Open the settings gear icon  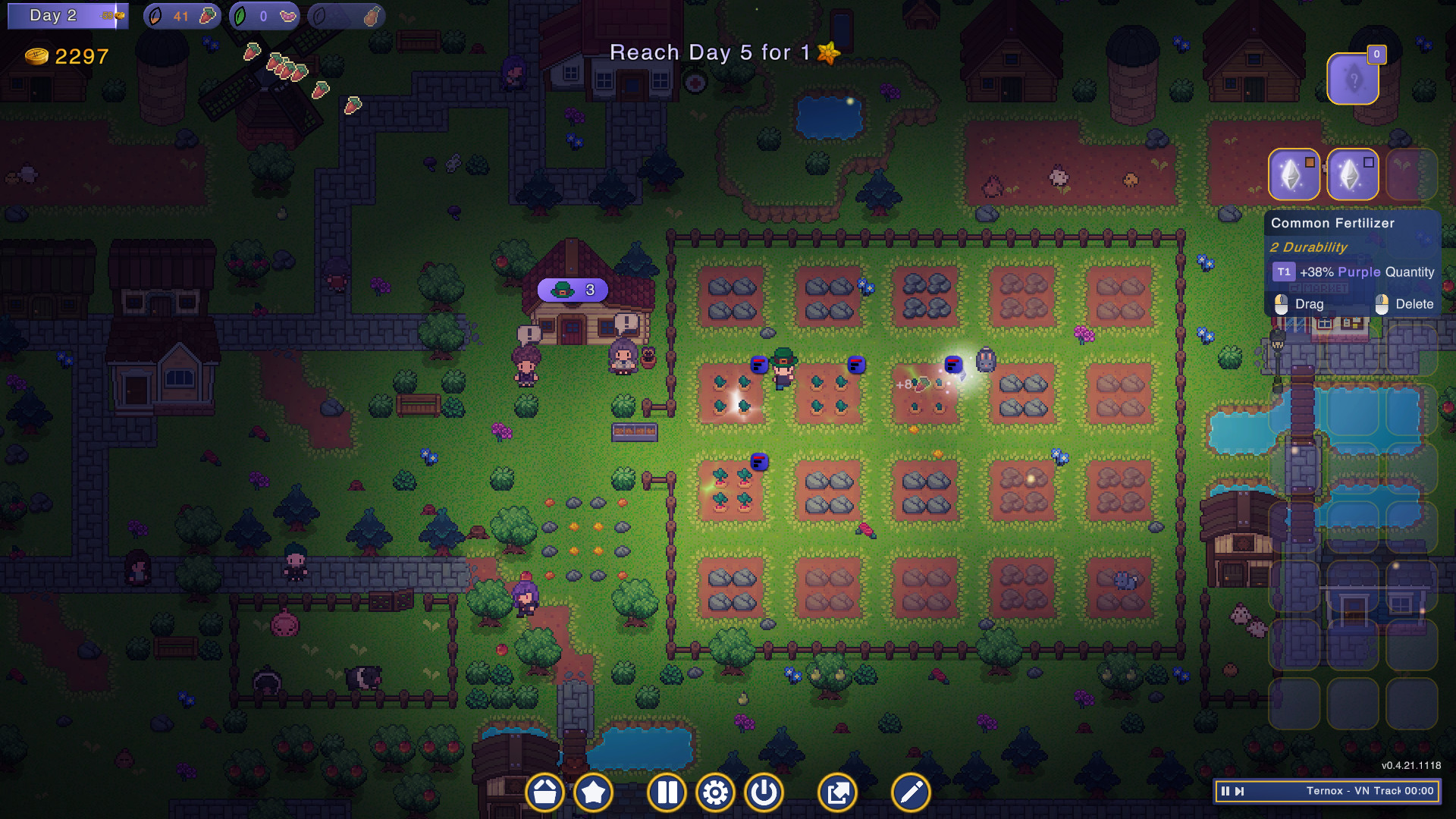pos(715,792)
